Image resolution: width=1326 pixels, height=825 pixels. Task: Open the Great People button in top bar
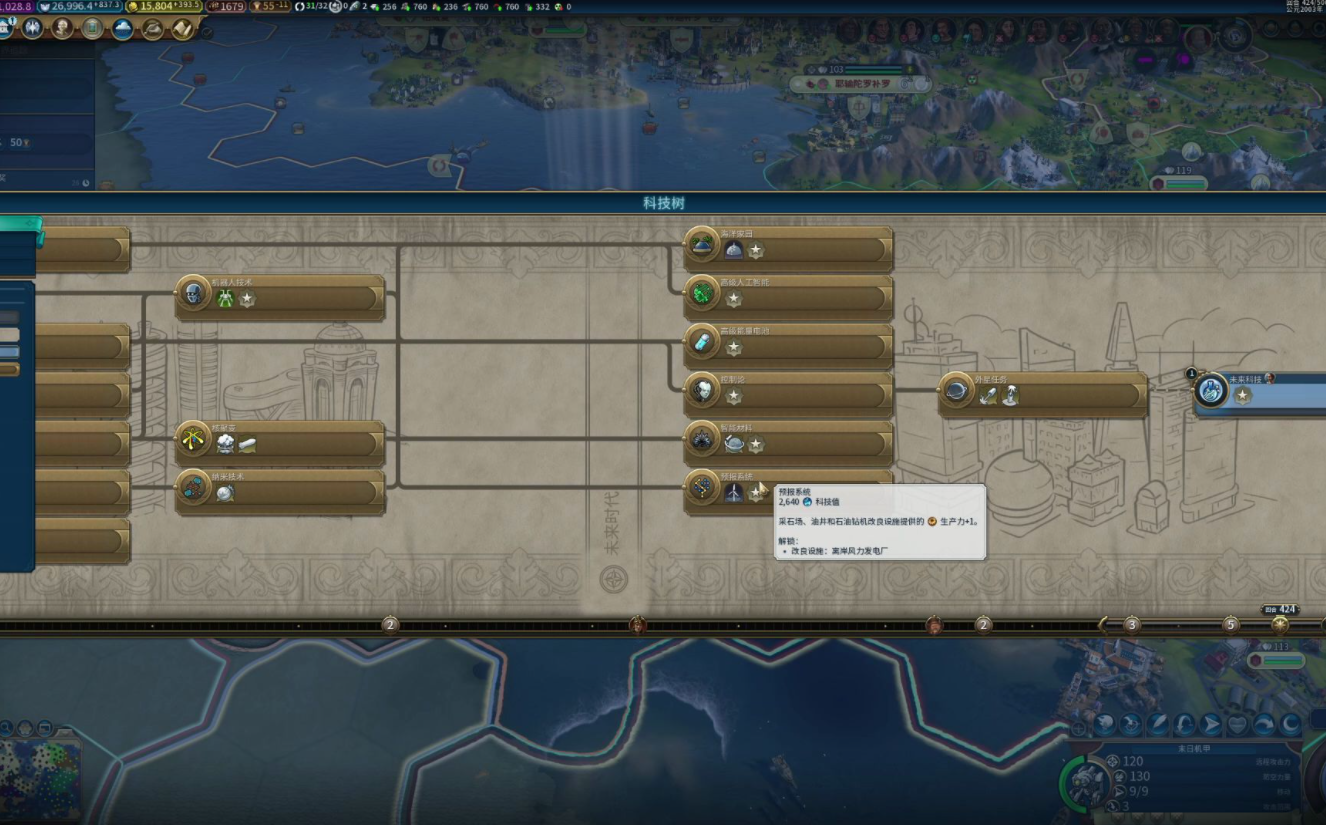62,28
